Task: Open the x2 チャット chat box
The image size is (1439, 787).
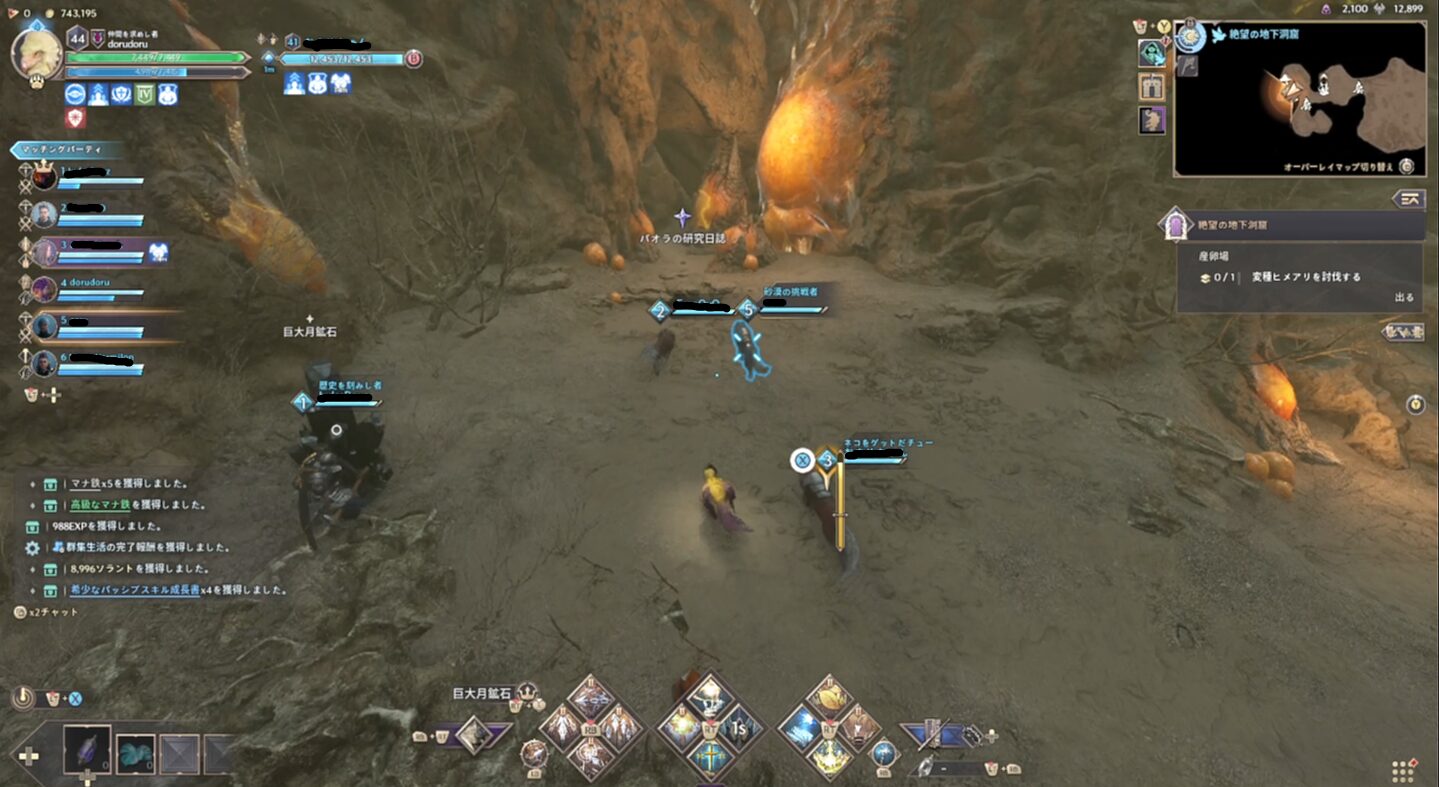Action: point(48,612)
